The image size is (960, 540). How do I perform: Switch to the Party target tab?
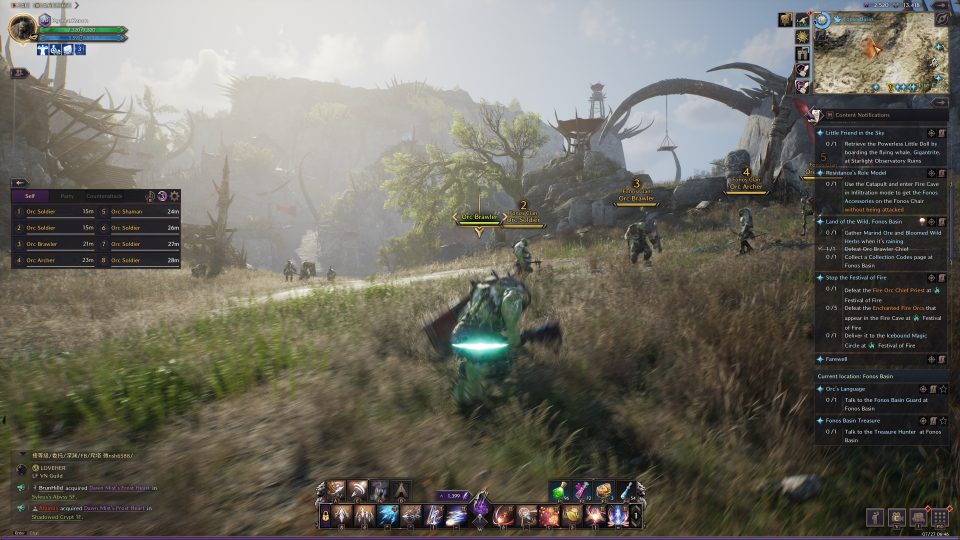pyautogui.click(x=68, y=196)
